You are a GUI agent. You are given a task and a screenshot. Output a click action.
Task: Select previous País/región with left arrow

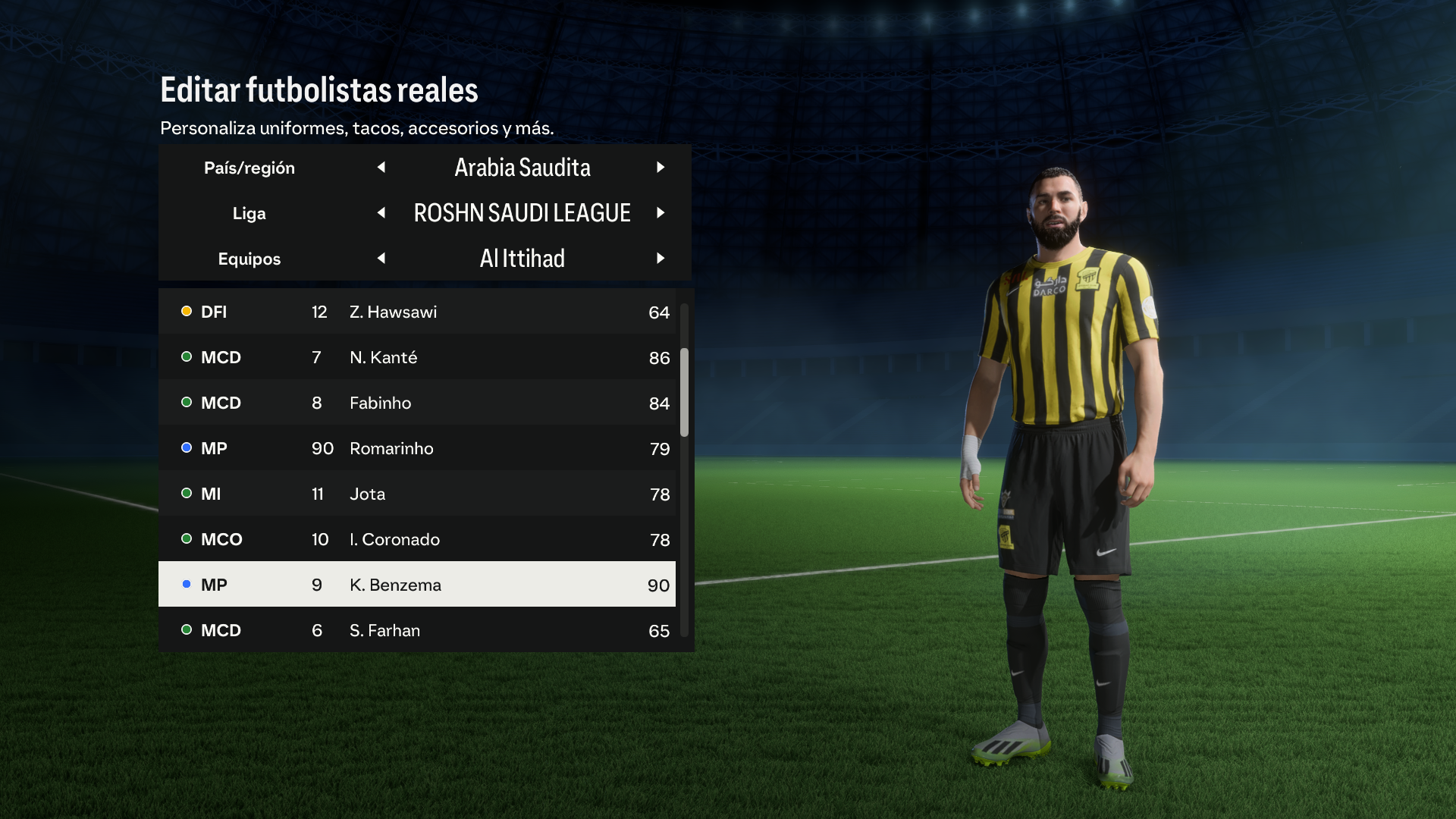[381, 167]
